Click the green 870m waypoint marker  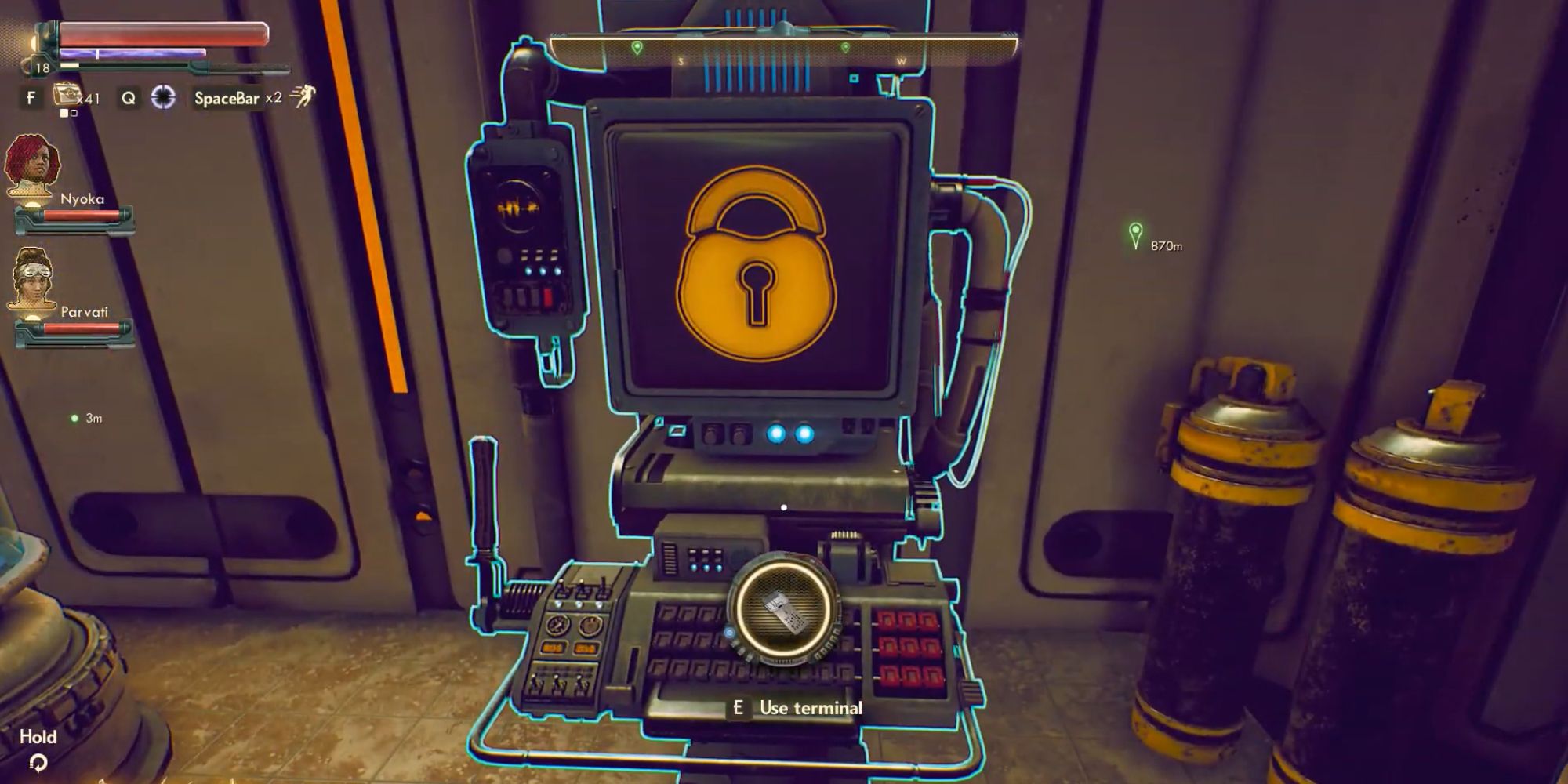point(1136,231)
